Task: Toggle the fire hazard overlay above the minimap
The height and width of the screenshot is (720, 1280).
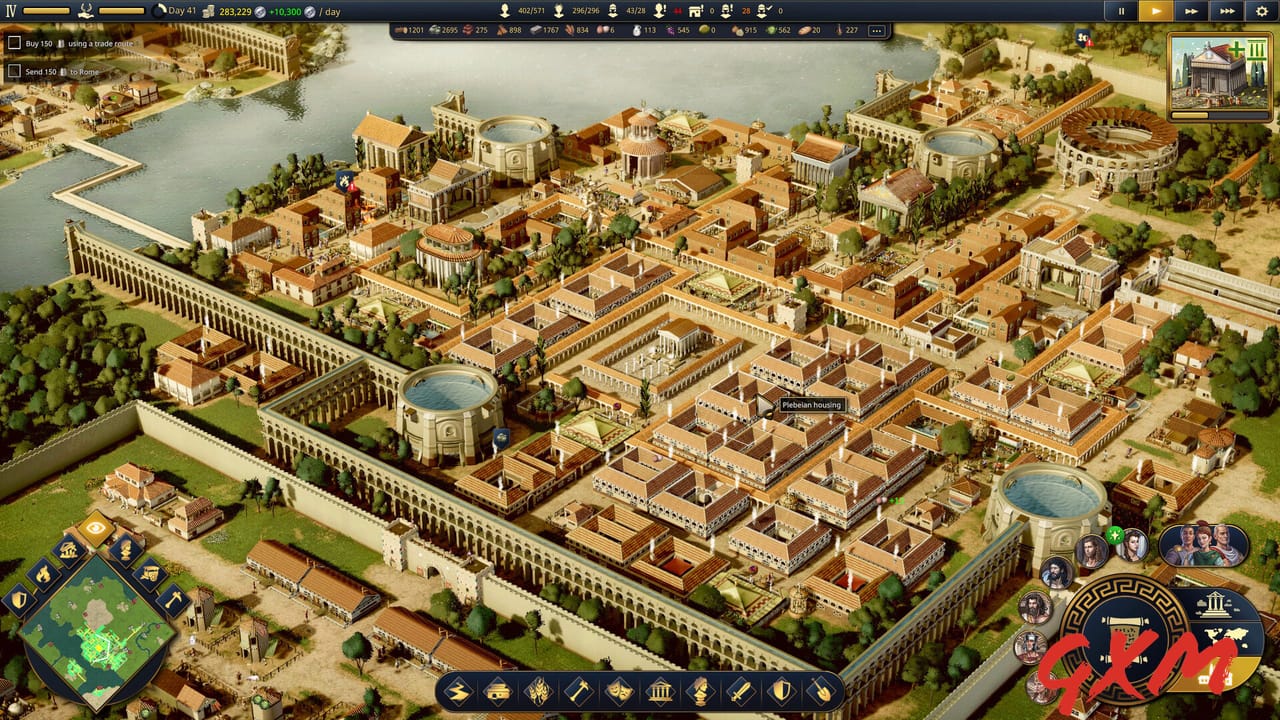Action: (42, 574)
